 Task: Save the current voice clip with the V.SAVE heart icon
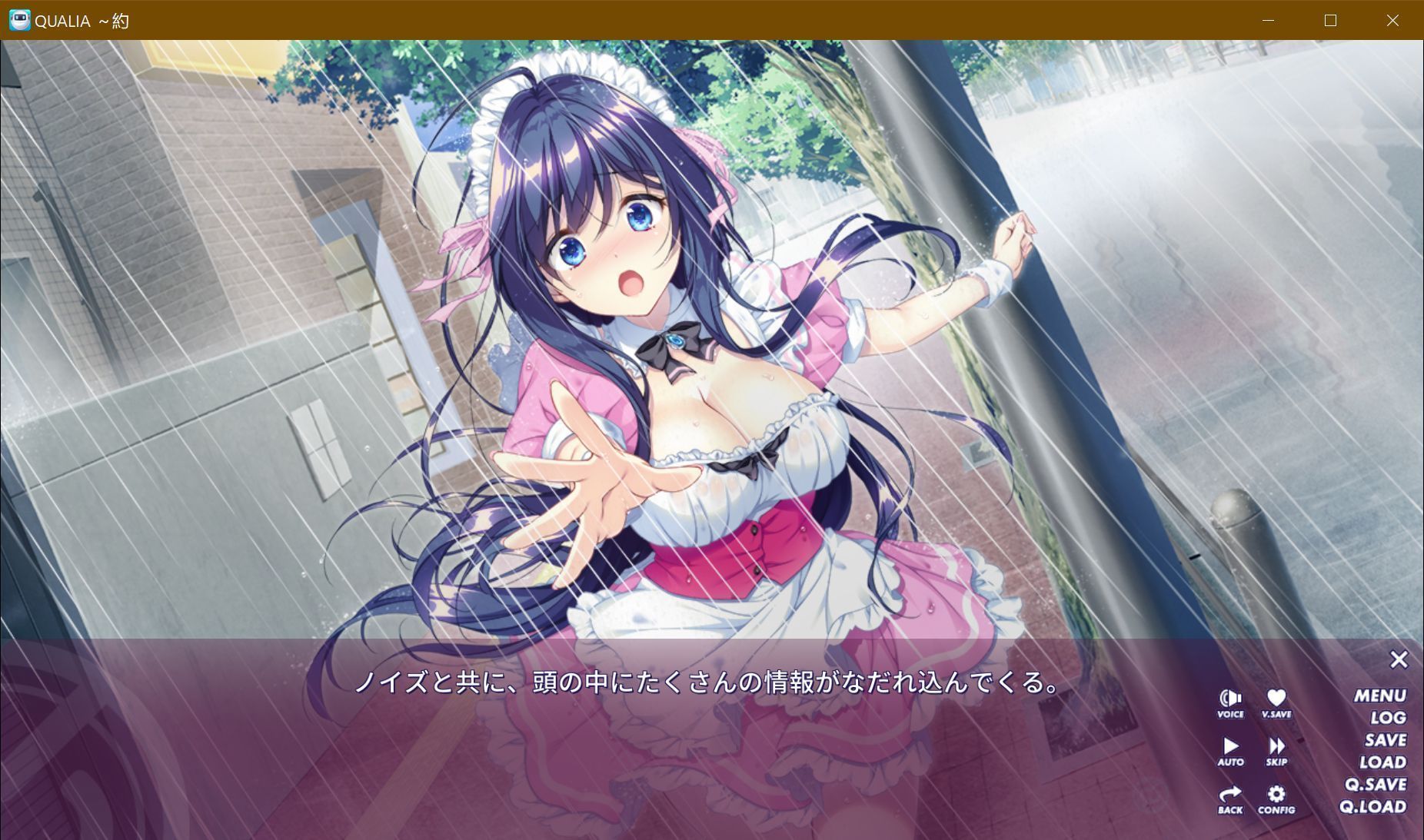click(x=1276, y=699)
